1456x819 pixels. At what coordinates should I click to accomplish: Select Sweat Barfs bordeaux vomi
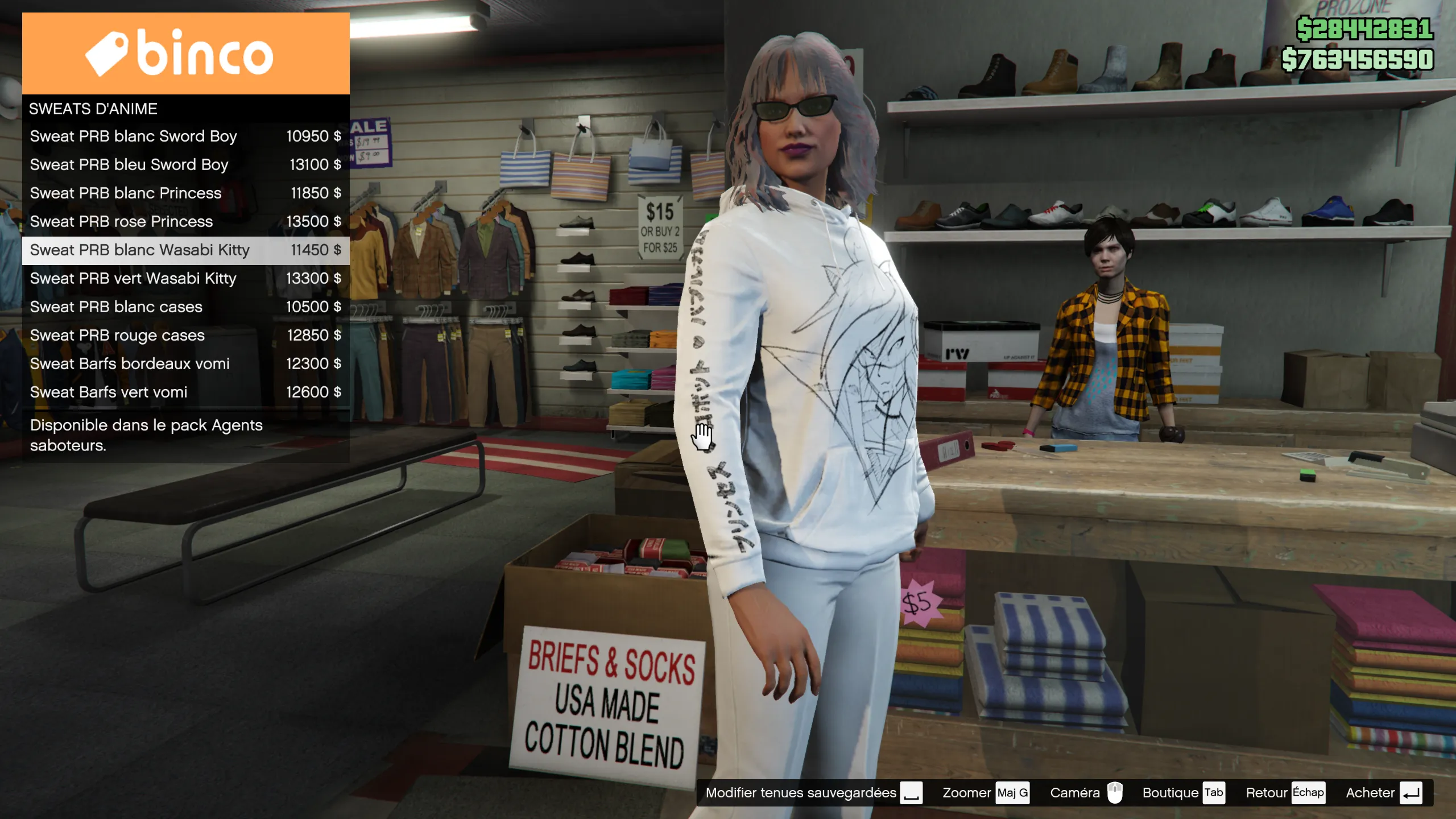point(185,364)
